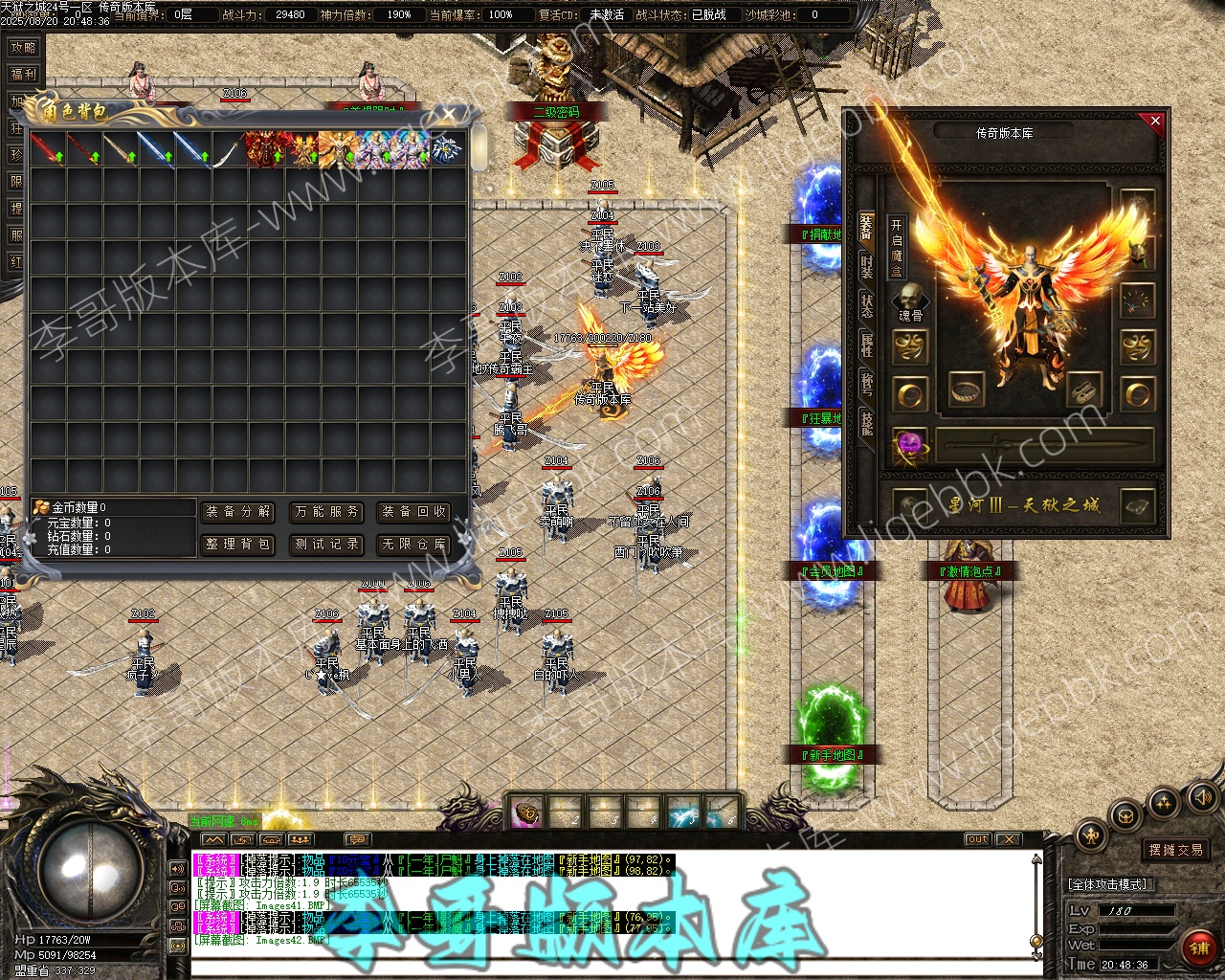Image resolution: width=1225 pixels, height=980 pixels.
Task: Close the 角色背包 inventory window
Action: coord(449,114)
